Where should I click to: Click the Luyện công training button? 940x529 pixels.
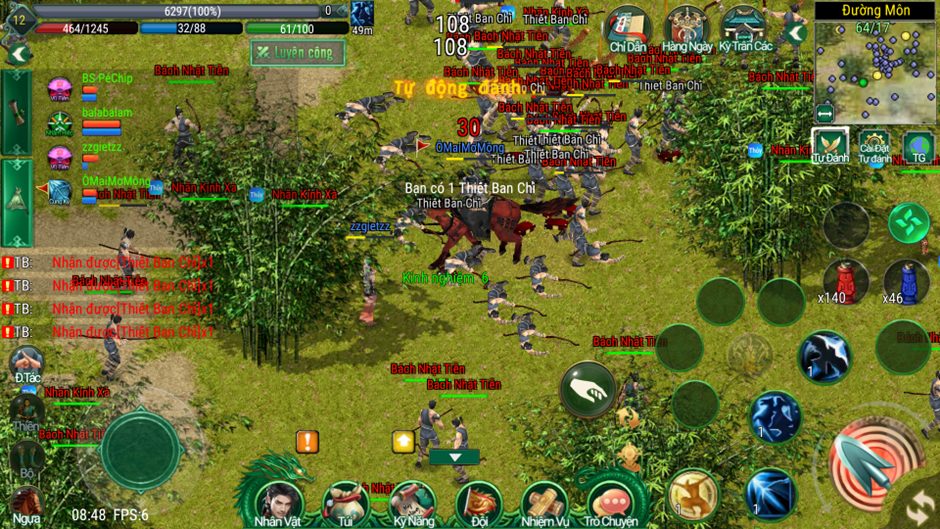coord(297,52)
